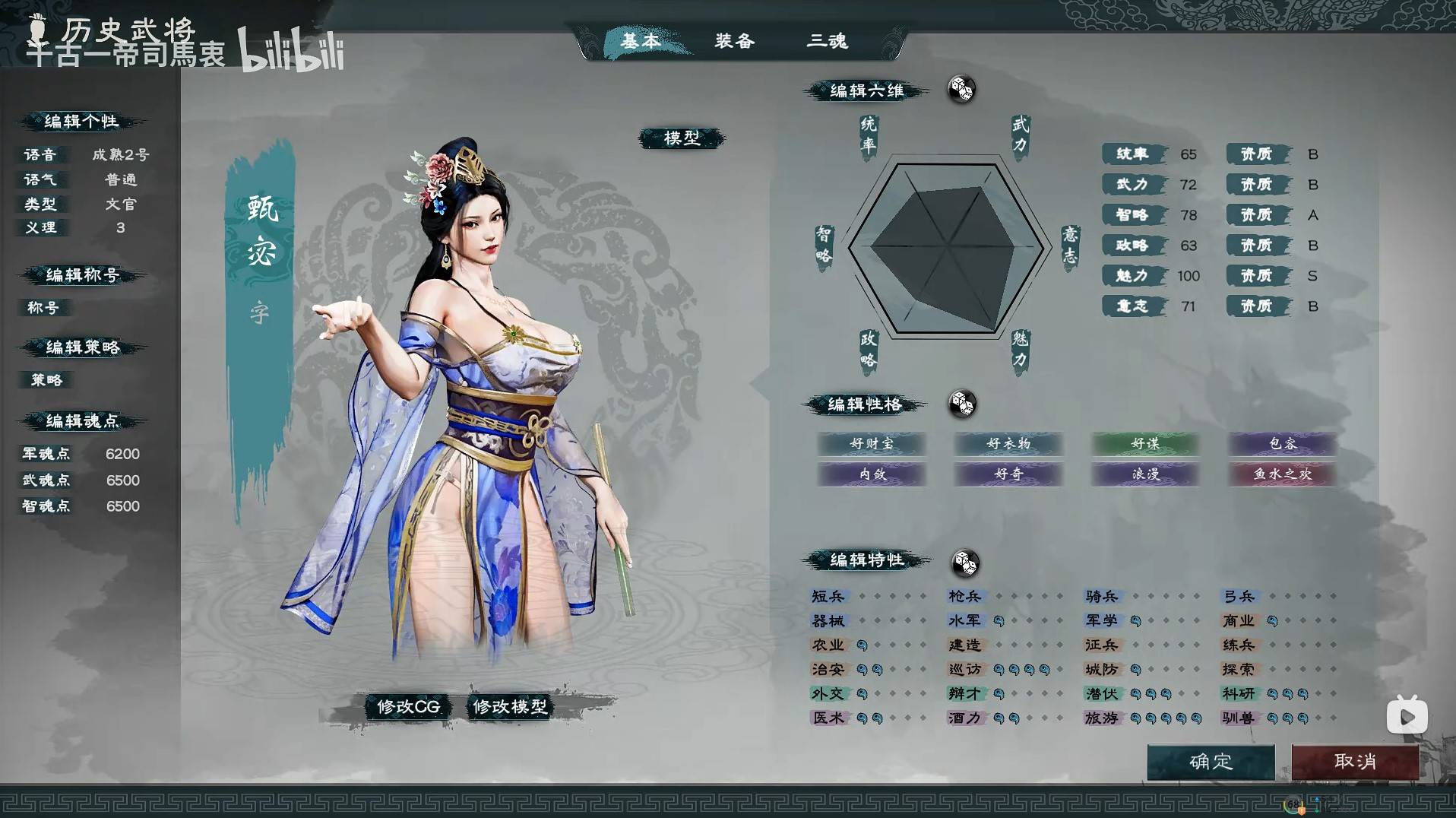Click the dice icon to randomize 编辑六维 stats
1456x818 pixels.
pos(961,90)
